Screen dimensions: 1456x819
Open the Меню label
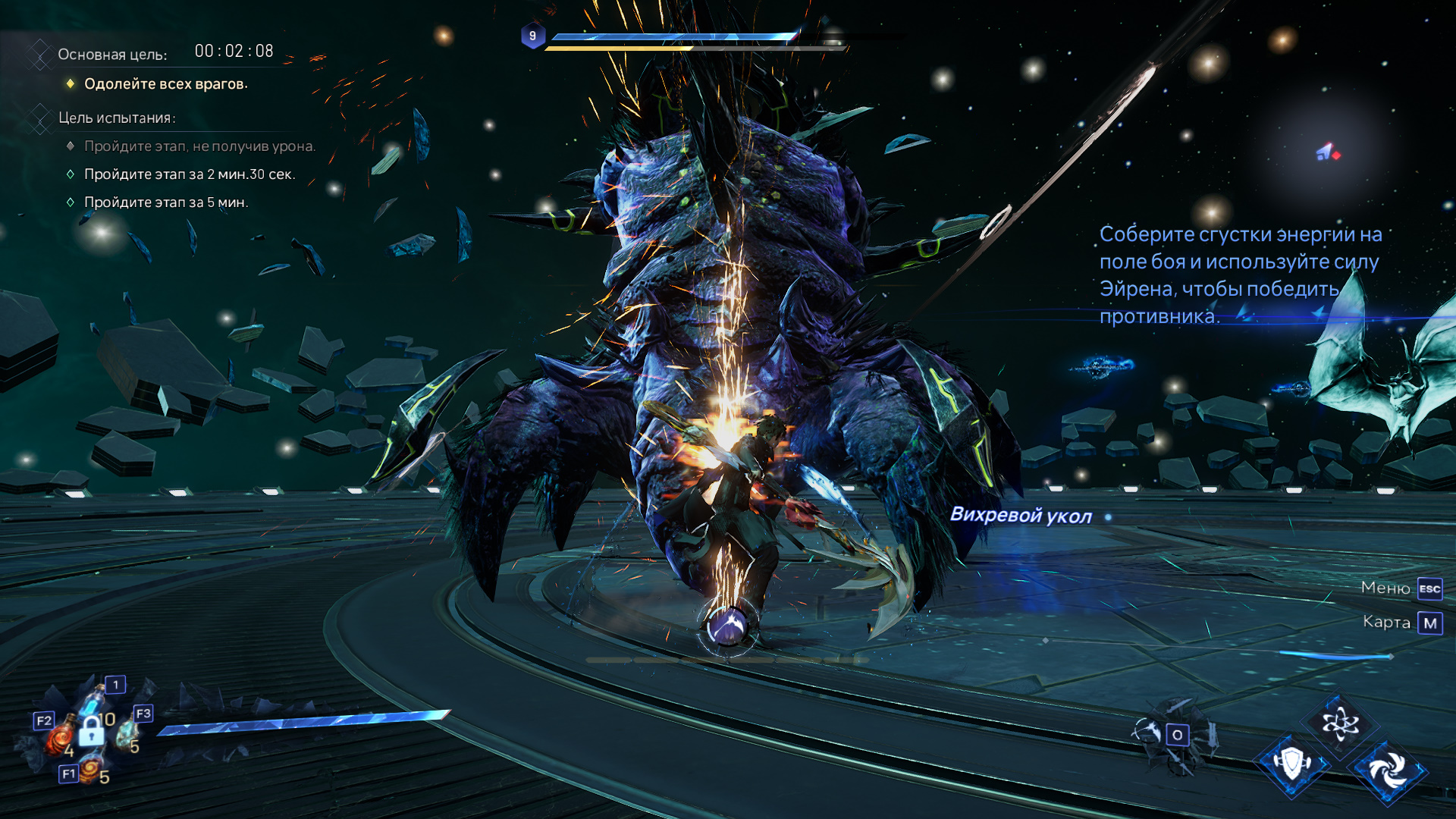pos(1385,588)
